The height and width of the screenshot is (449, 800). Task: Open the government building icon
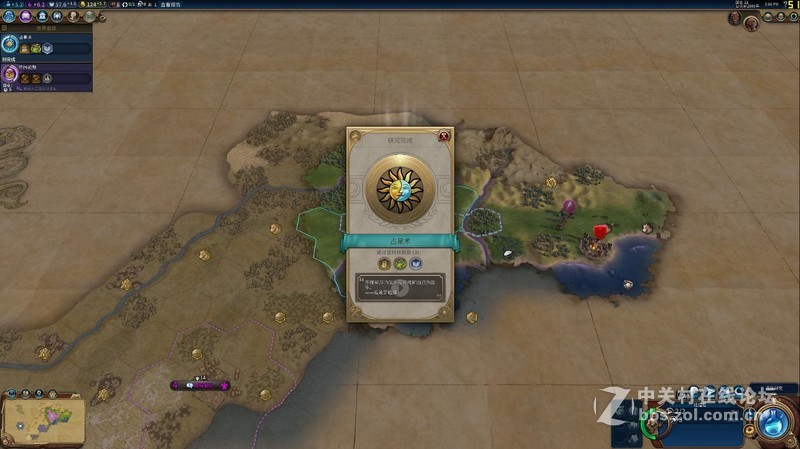point(41,17)
